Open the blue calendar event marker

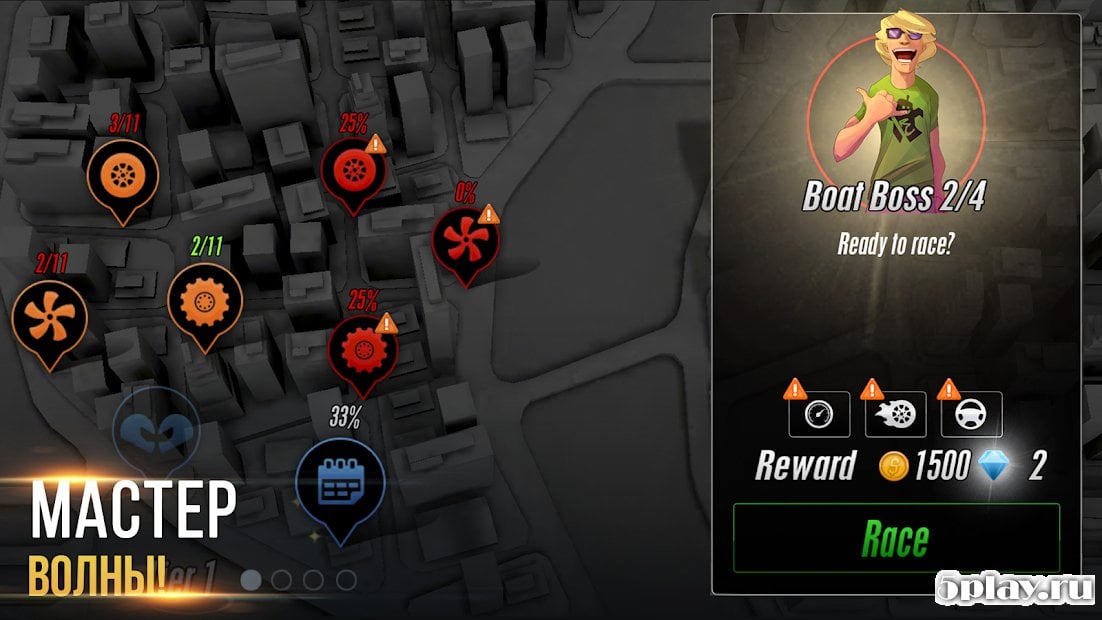tap(340, 483)
